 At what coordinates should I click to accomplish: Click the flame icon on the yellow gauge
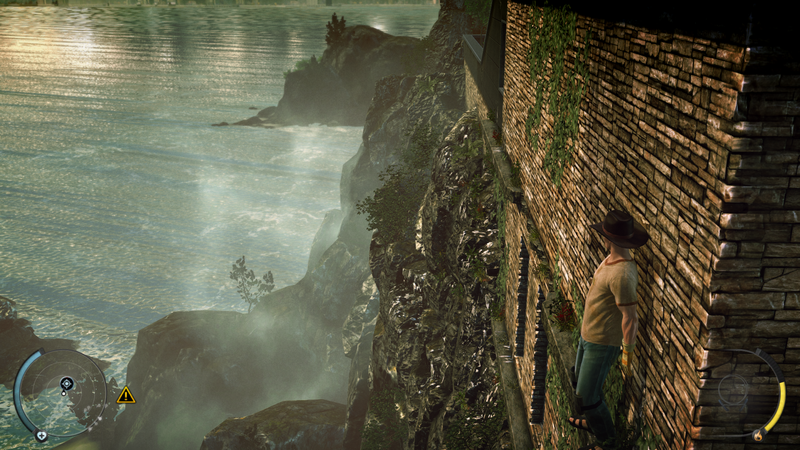[x=757, y=435]
